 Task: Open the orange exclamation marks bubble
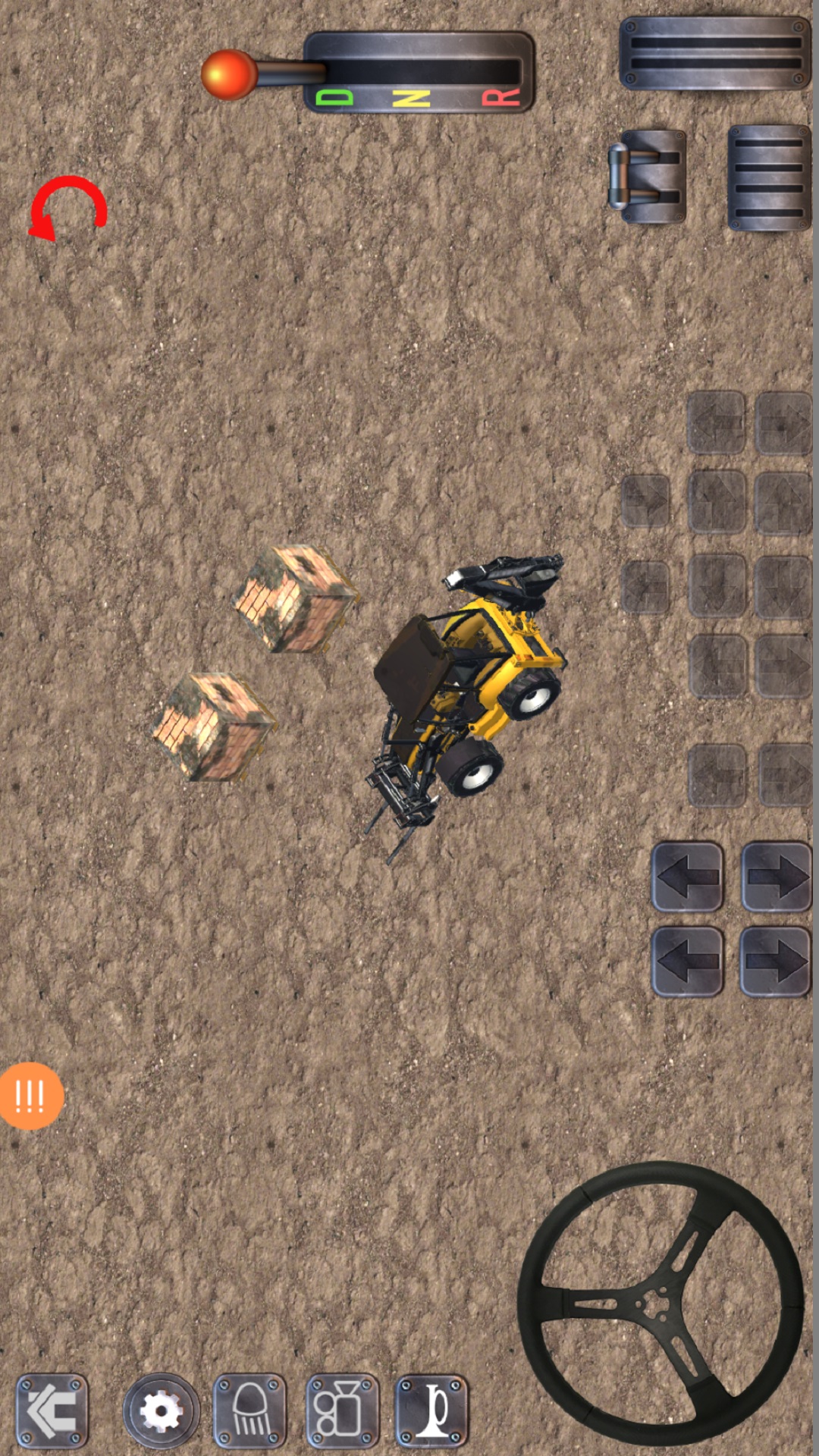[30, 1096]
